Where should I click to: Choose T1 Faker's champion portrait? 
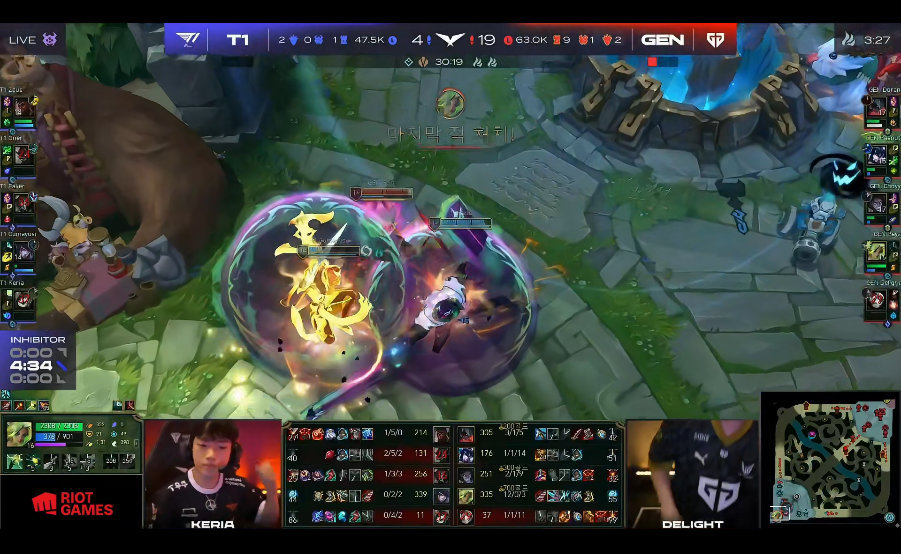(23, 203)
